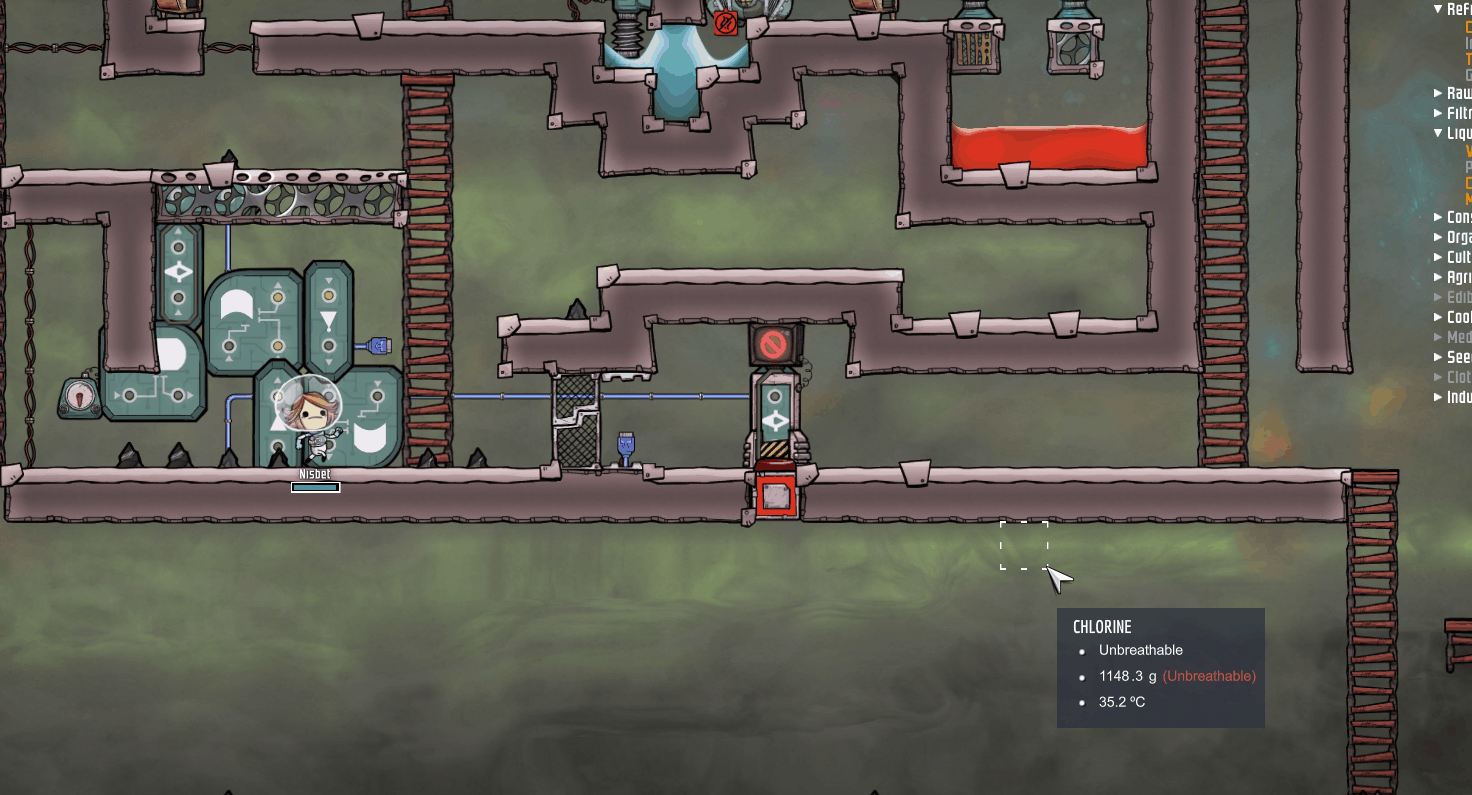Click Nisbet's progress bar below her name
The height and width of the screenshot is (795, 1472).
pyautogui.click(x=315, y=488)
